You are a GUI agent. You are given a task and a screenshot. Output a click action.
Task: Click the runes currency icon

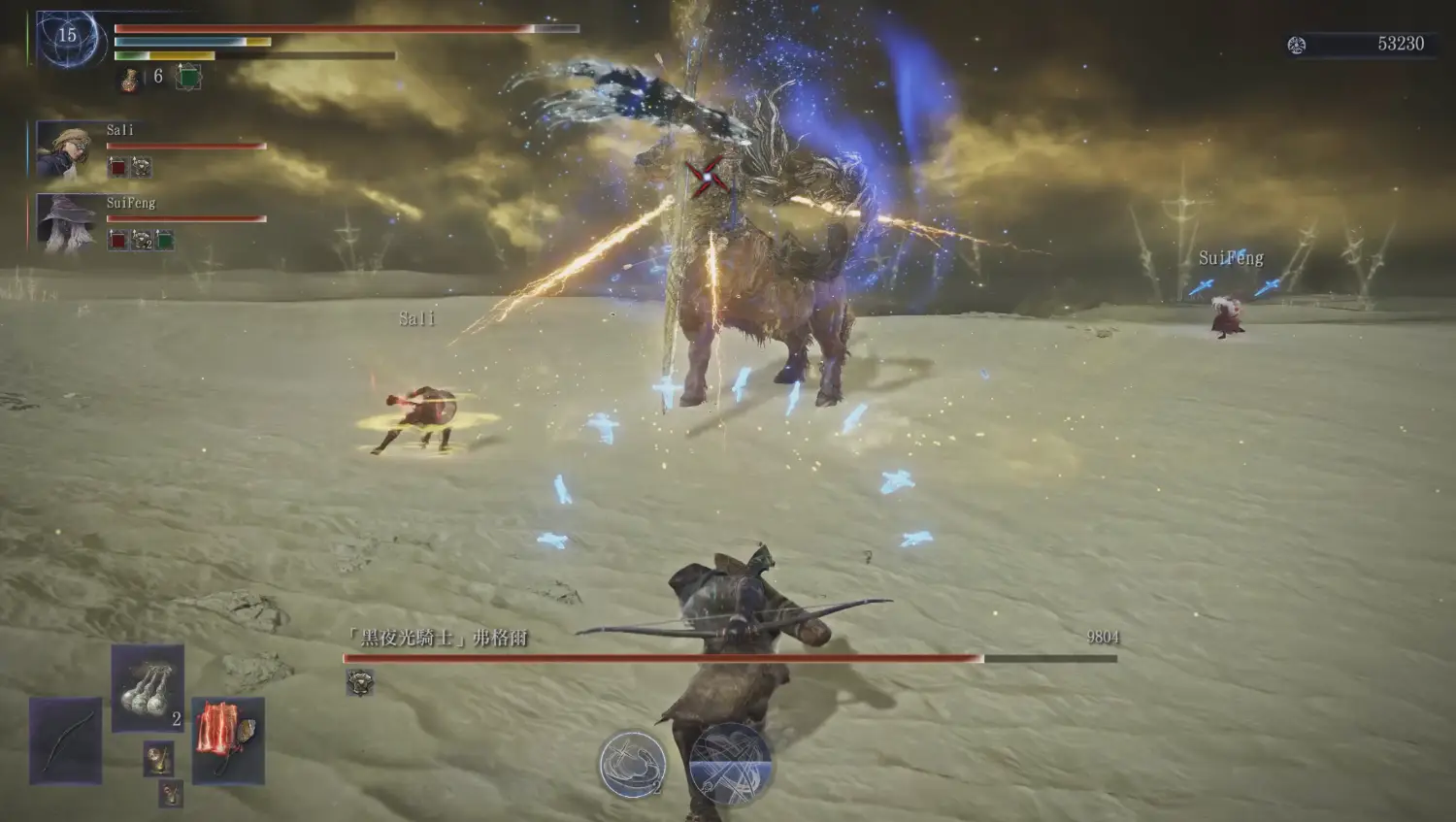[x=1296, y=45]
